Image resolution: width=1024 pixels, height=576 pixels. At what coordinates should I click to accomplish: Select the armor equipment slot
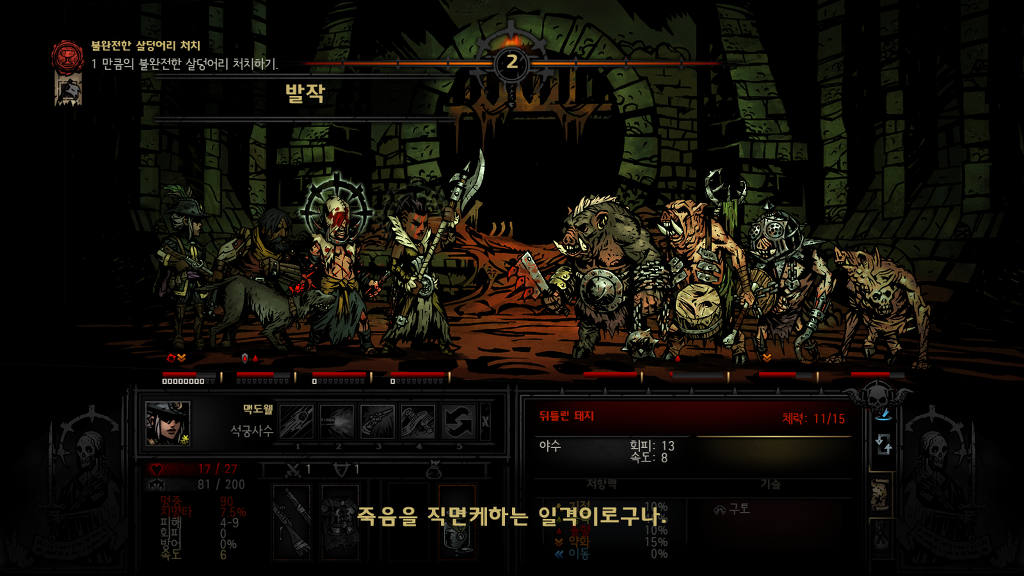(x=340, y=518)
